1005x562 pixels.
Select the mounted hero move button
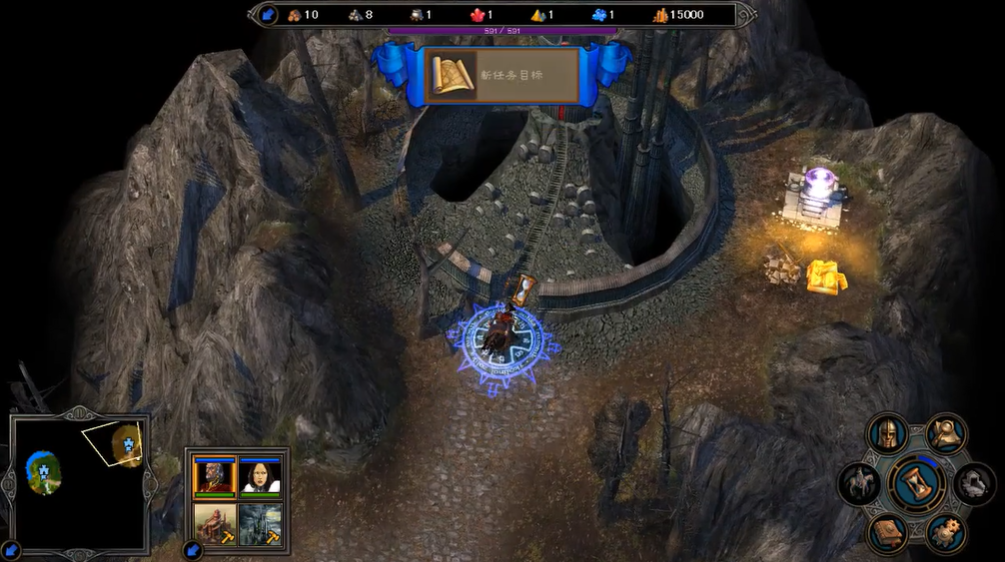click(x=860, y=484)
